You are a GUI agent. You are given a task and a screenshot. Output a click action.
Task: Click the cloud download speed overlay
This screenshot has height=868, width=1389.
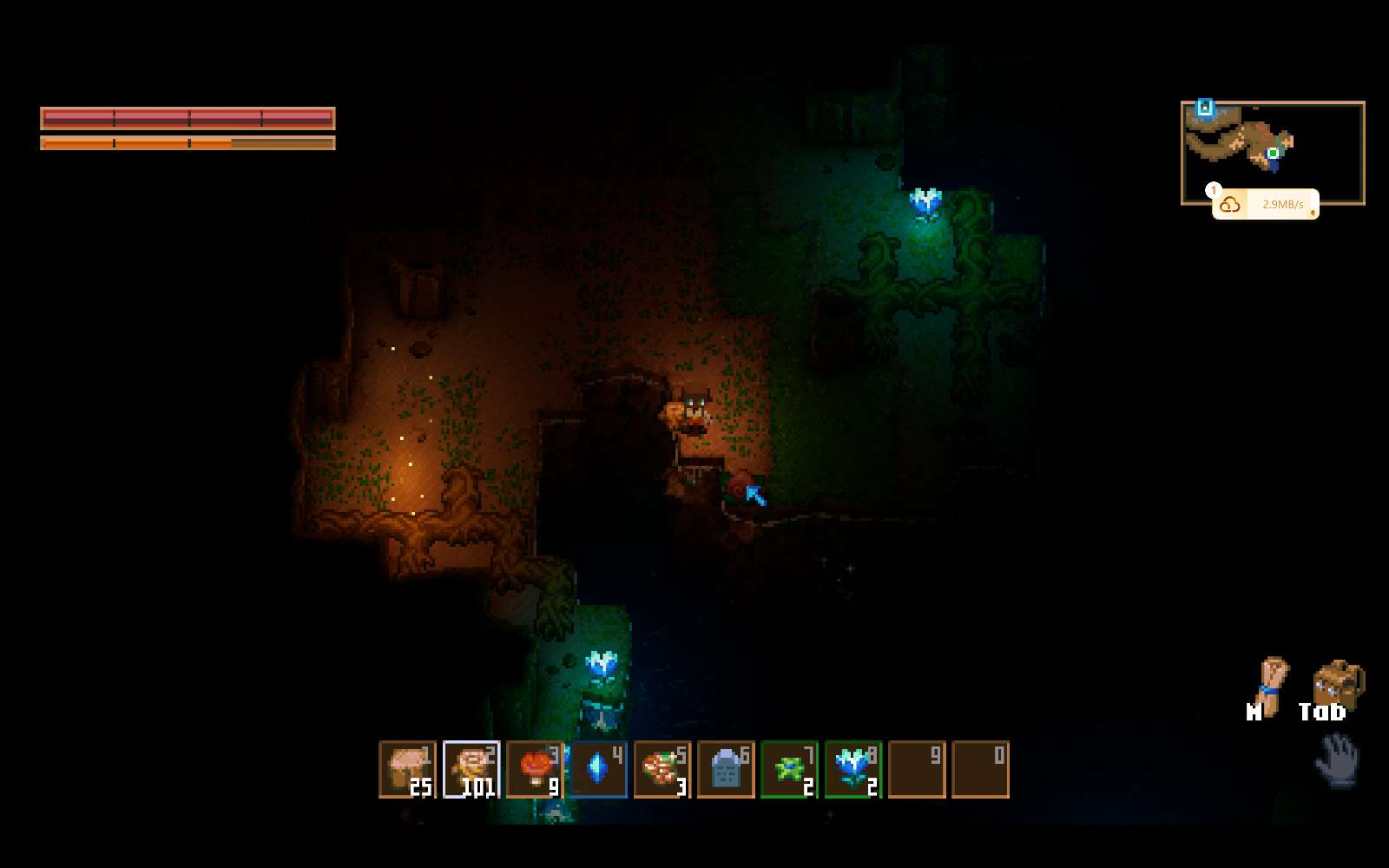1265,205
